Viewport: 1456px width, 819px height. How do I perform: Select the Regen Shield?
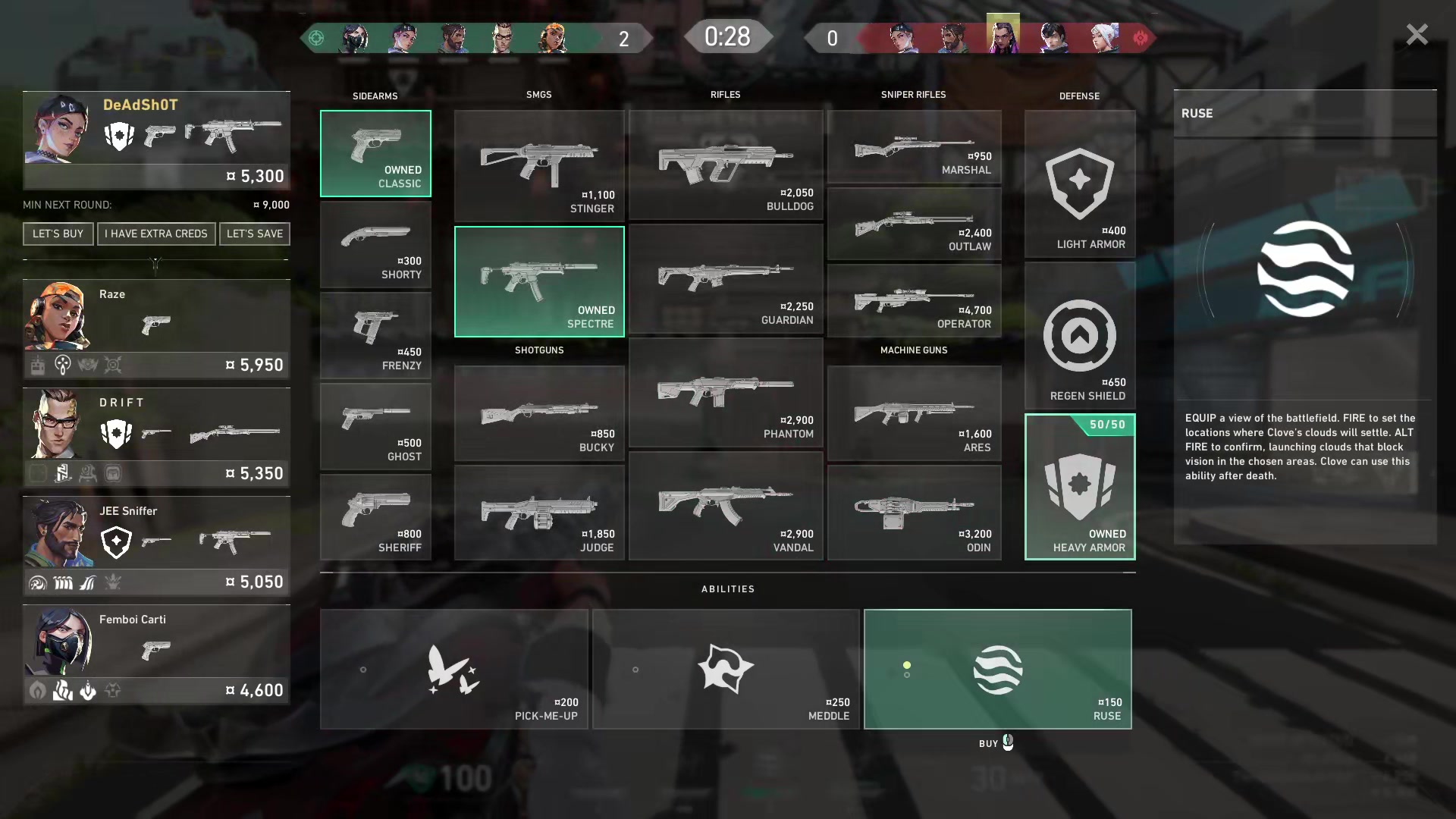coord(1080,336)
